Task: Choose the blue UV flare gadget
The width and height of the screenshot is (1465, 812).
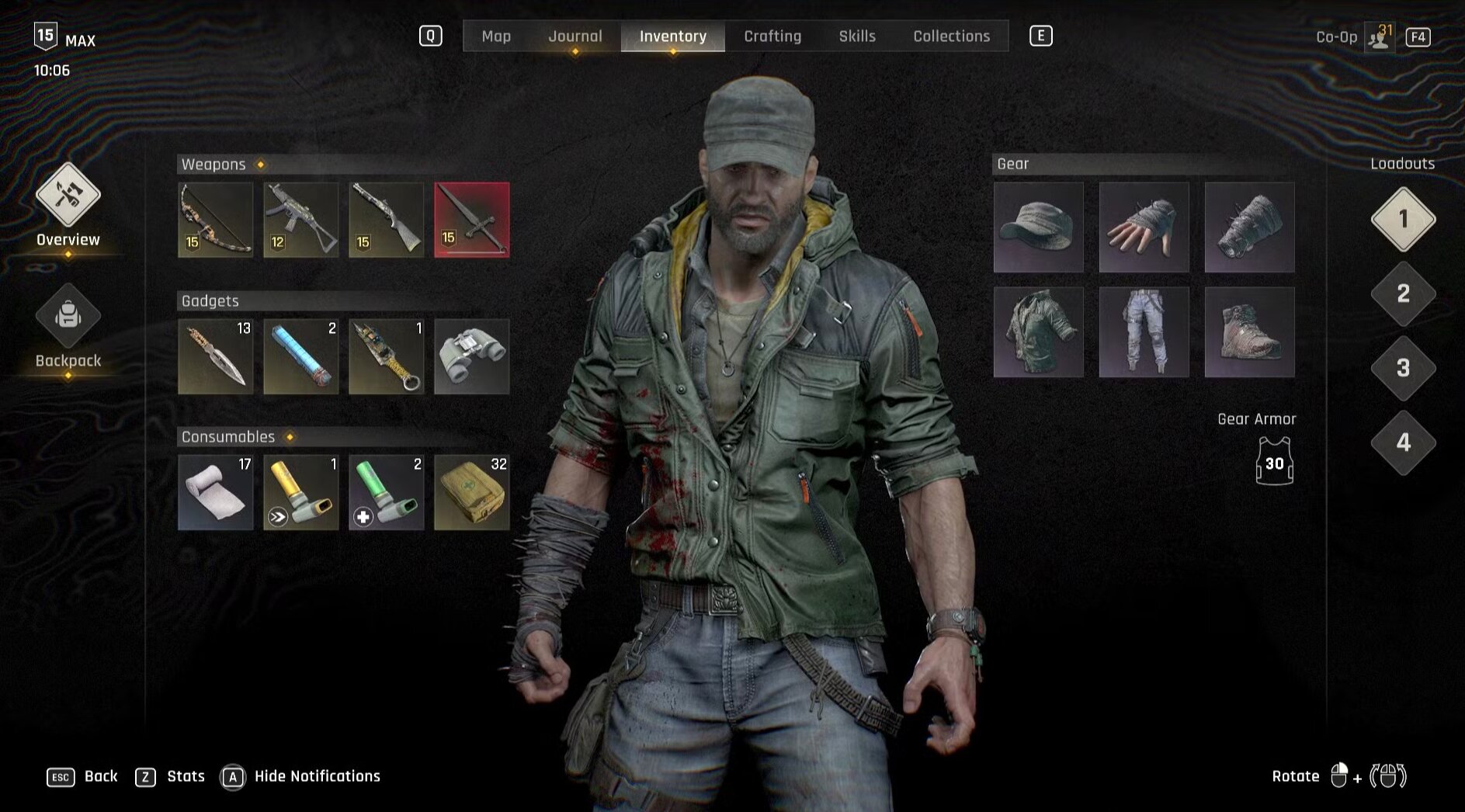Action: coord(301,356)
